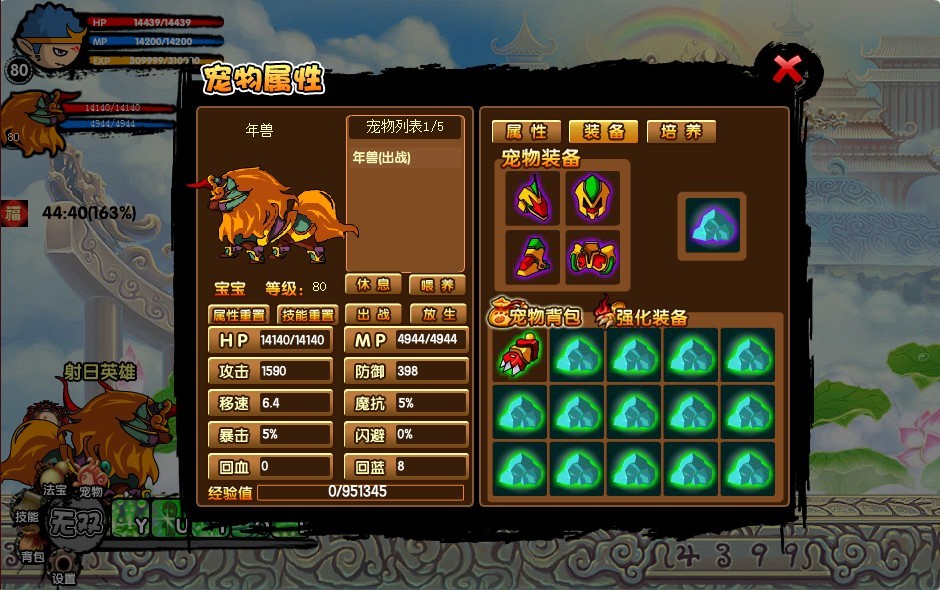The width and height of the screenshot is (940, 590).
Task: Select the claw gauntlet in the pet bag
Action: 520,356
